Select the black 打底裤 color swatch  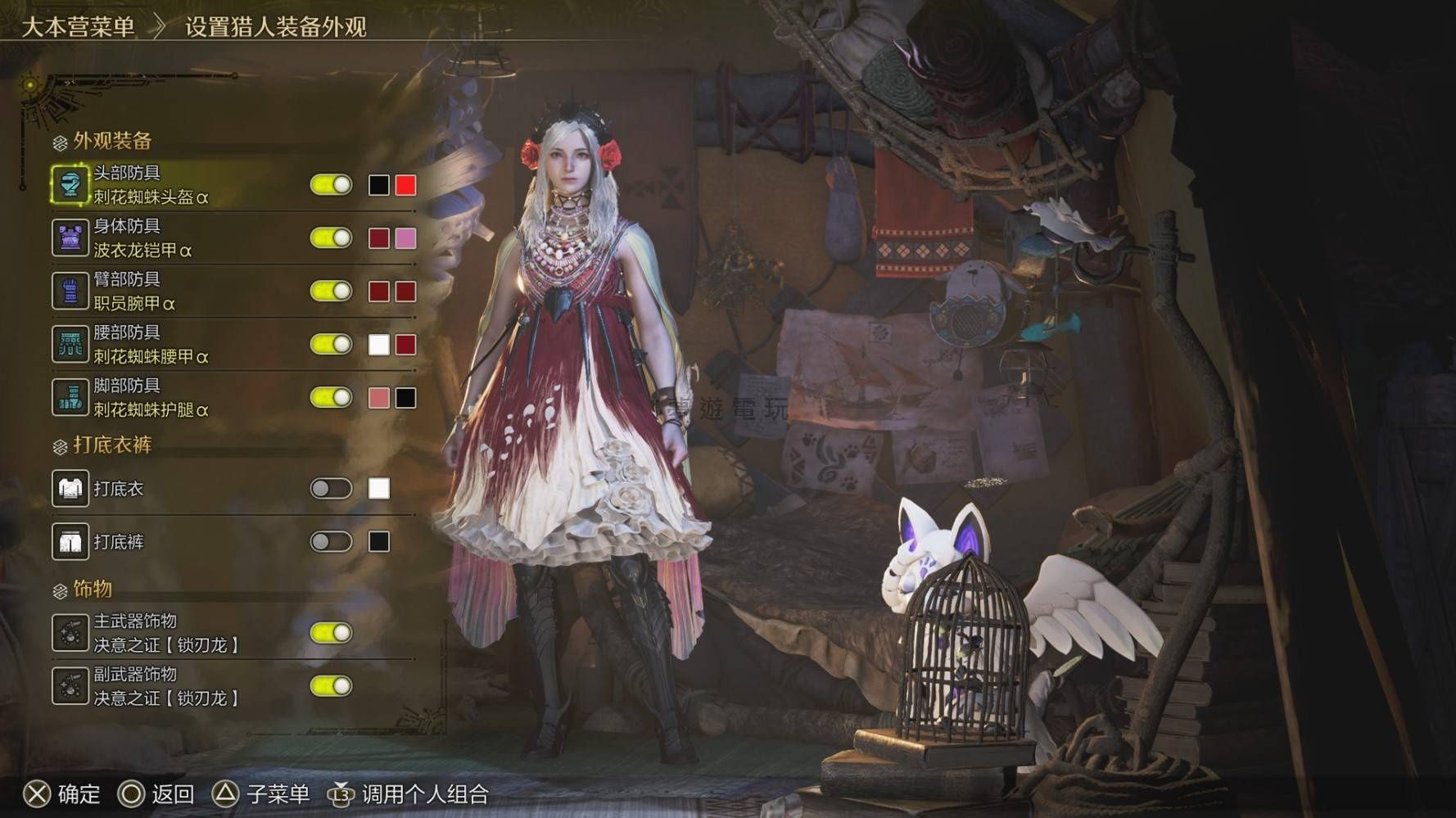coord(378,542)
